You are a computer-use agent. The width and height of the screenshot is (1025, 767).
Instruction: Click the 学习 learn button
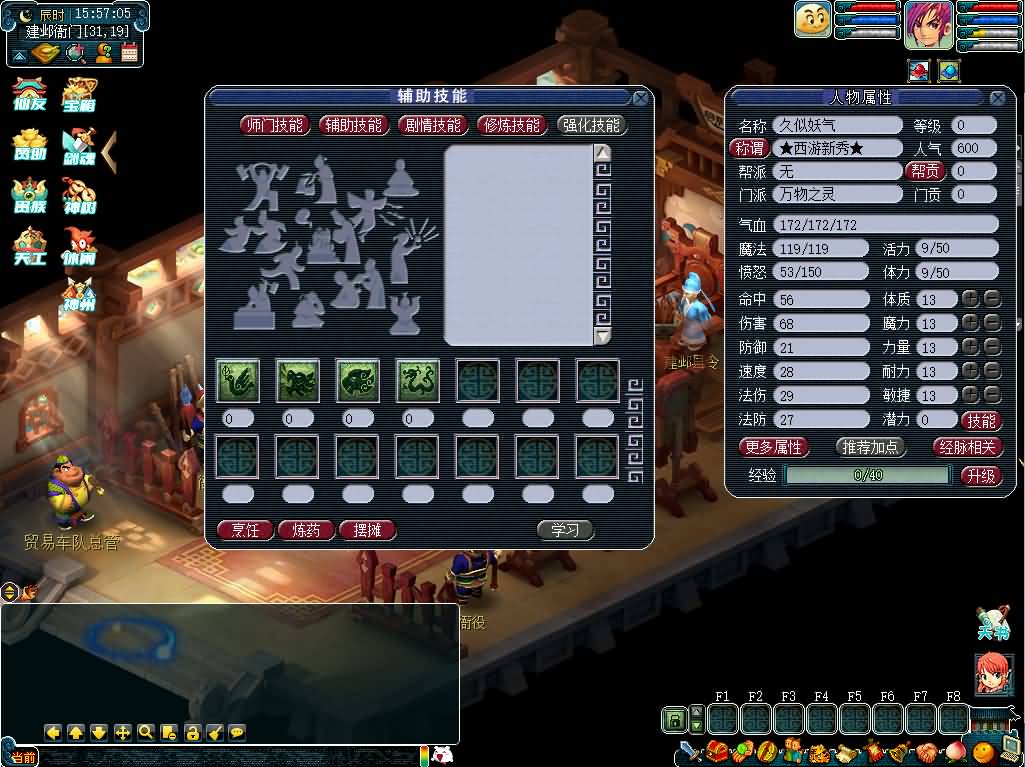tap(565, 530)
